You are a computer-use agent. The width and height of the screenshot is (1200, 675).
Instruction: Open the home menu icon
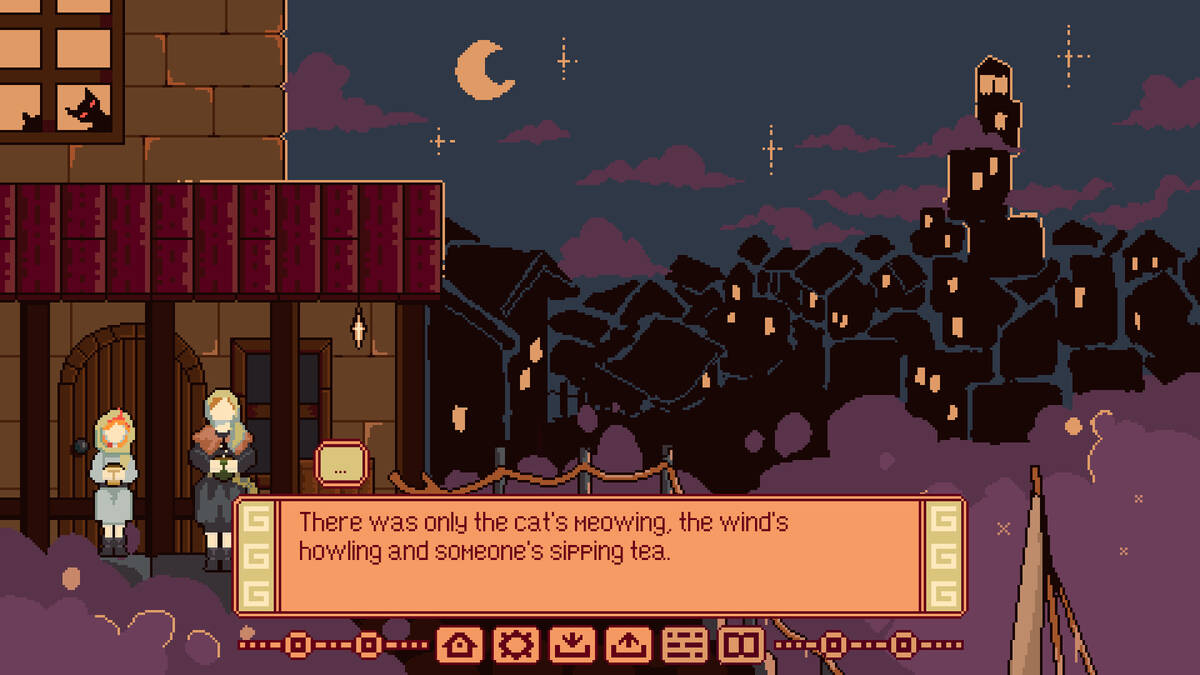tap(459, 645)
